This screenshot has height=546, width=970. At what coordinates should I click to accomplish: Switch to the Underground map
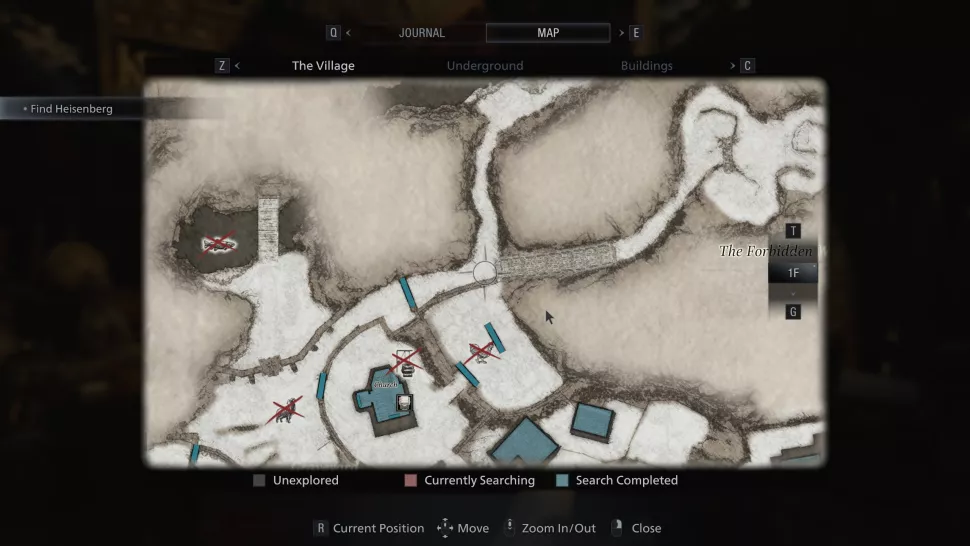[485, 66]
